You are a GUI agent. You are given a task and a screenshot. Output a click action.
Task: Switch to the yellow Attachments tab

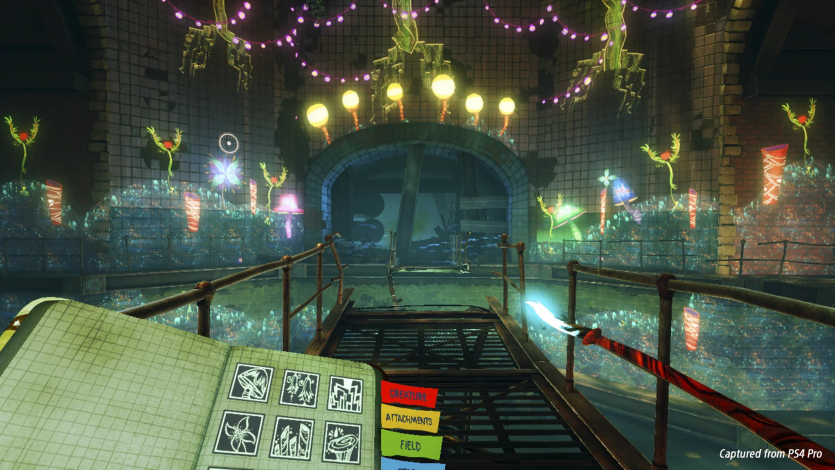tap(410, 419)
